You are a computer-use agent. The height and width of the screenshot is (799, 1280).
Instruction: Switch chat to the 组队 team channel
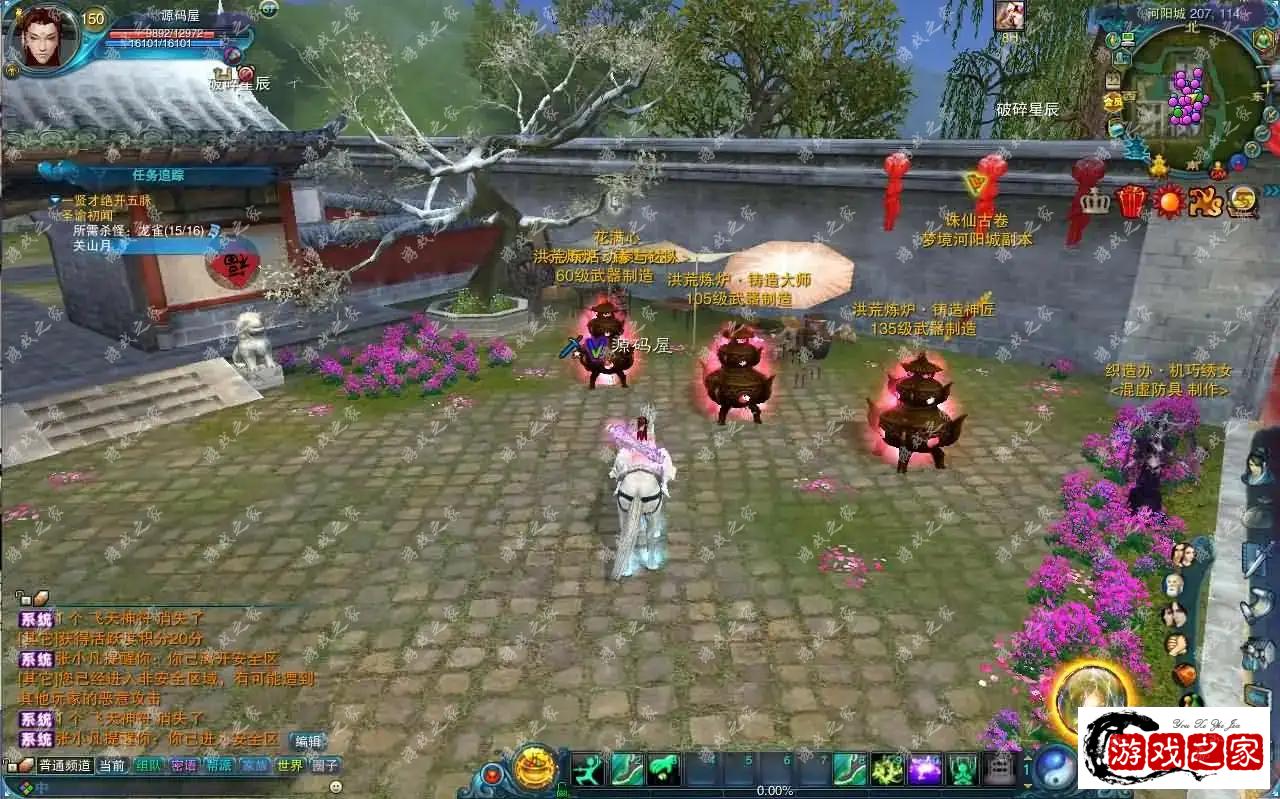148,766
